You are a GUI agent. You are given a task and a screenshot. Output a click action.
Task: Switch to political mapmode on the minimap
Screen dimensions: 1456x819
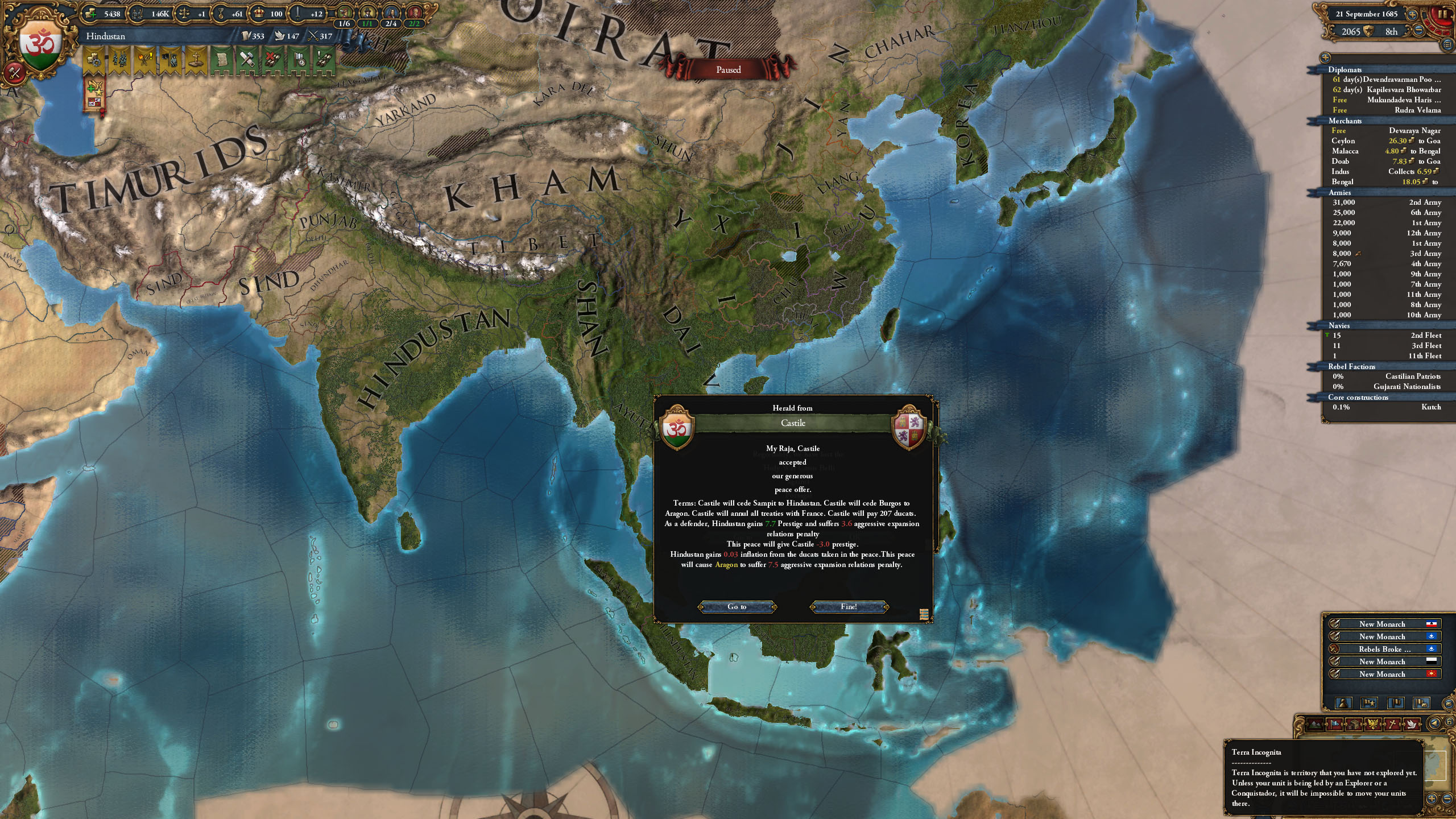pos(1335,723)
